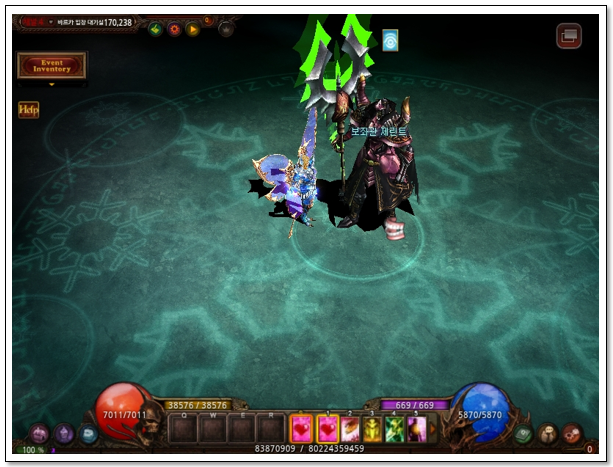Use the second pink heart potion slot

327,429
